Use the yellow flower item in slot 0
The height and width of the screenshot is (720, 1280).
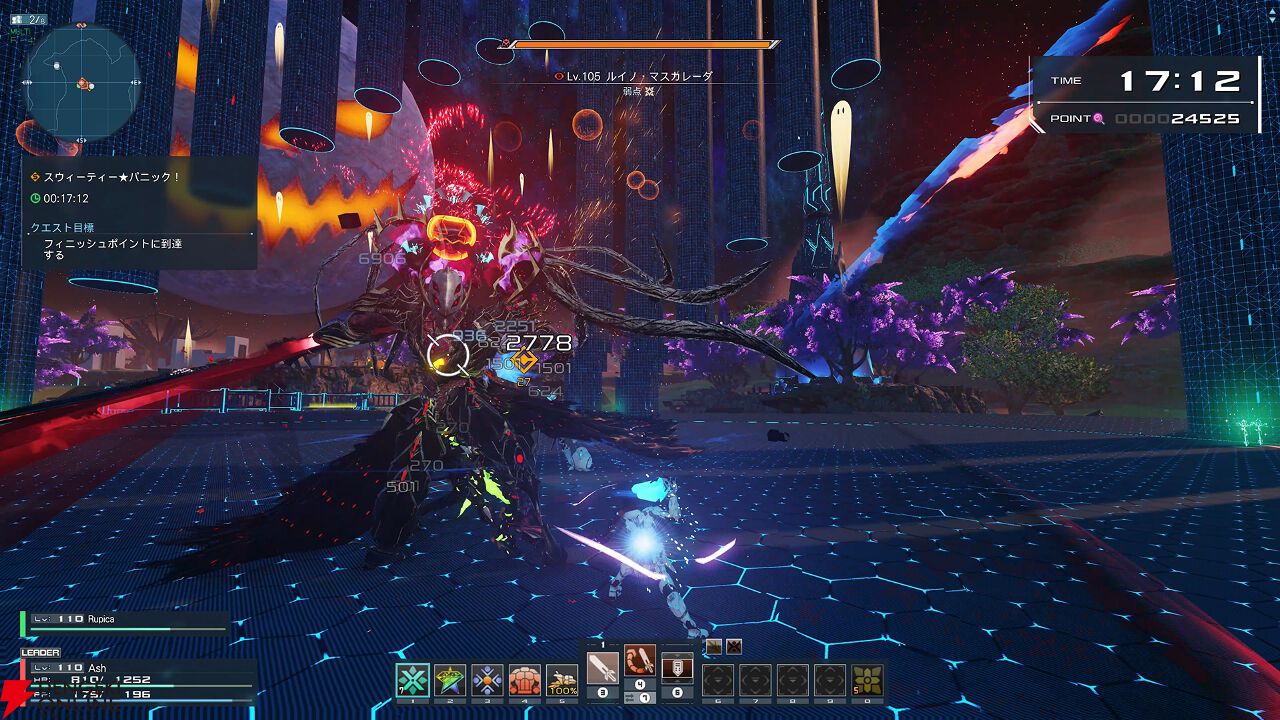tap(867, 680)
